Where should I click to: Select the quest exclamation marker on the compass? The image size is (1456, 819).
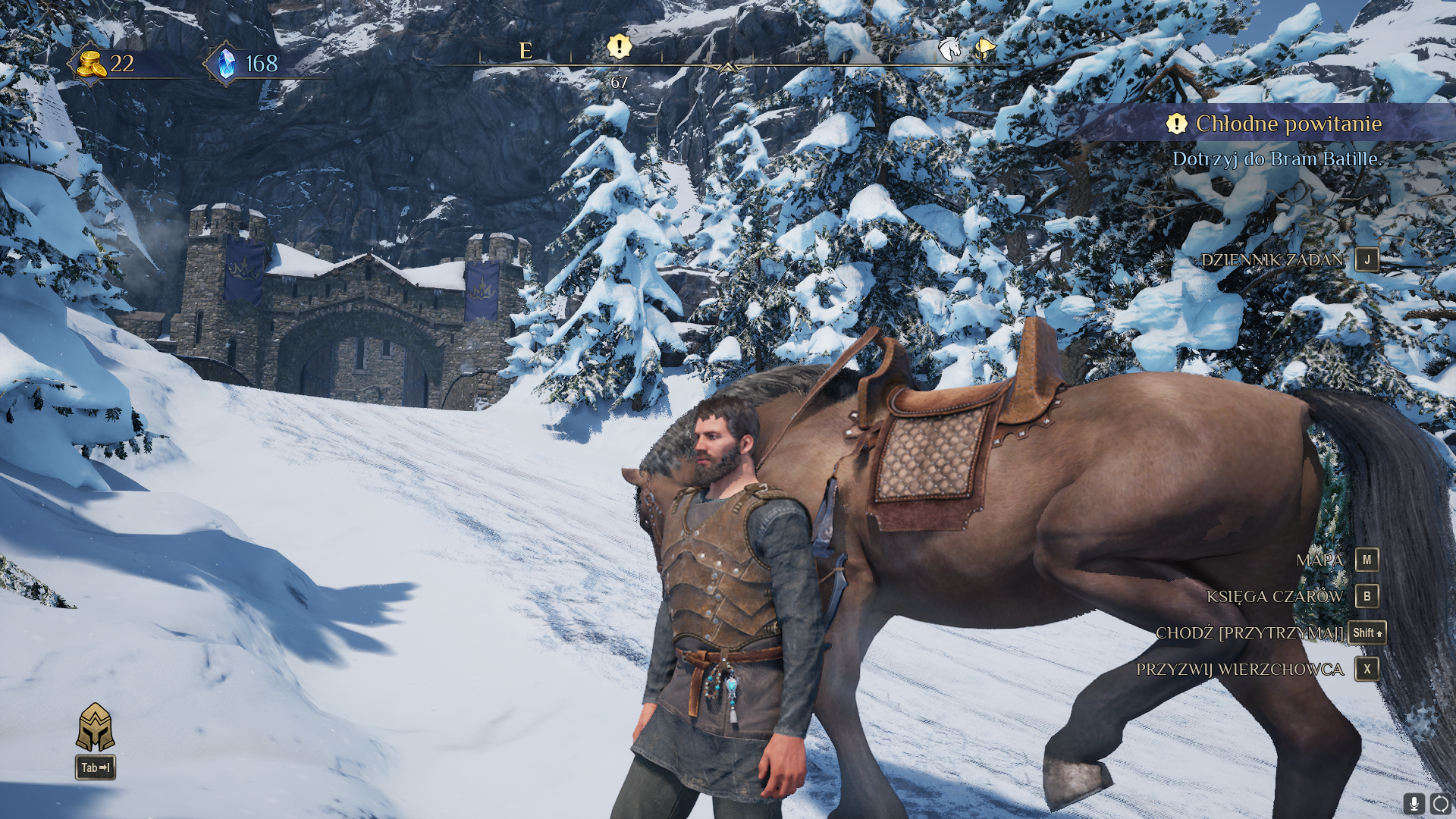click(x=619, y=47)
